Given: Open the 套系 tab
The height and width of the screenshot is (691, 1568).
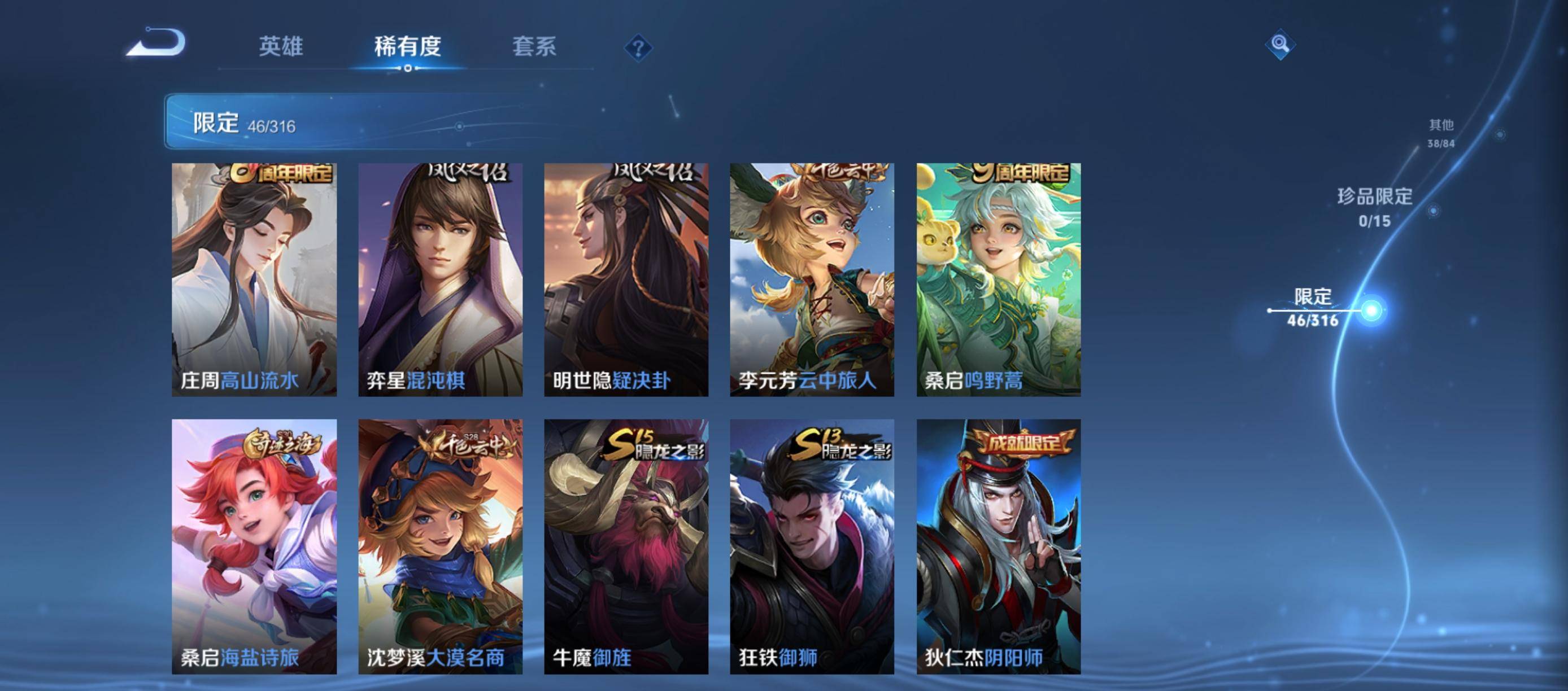Looking at the screenshot, I should coord(534,46).
